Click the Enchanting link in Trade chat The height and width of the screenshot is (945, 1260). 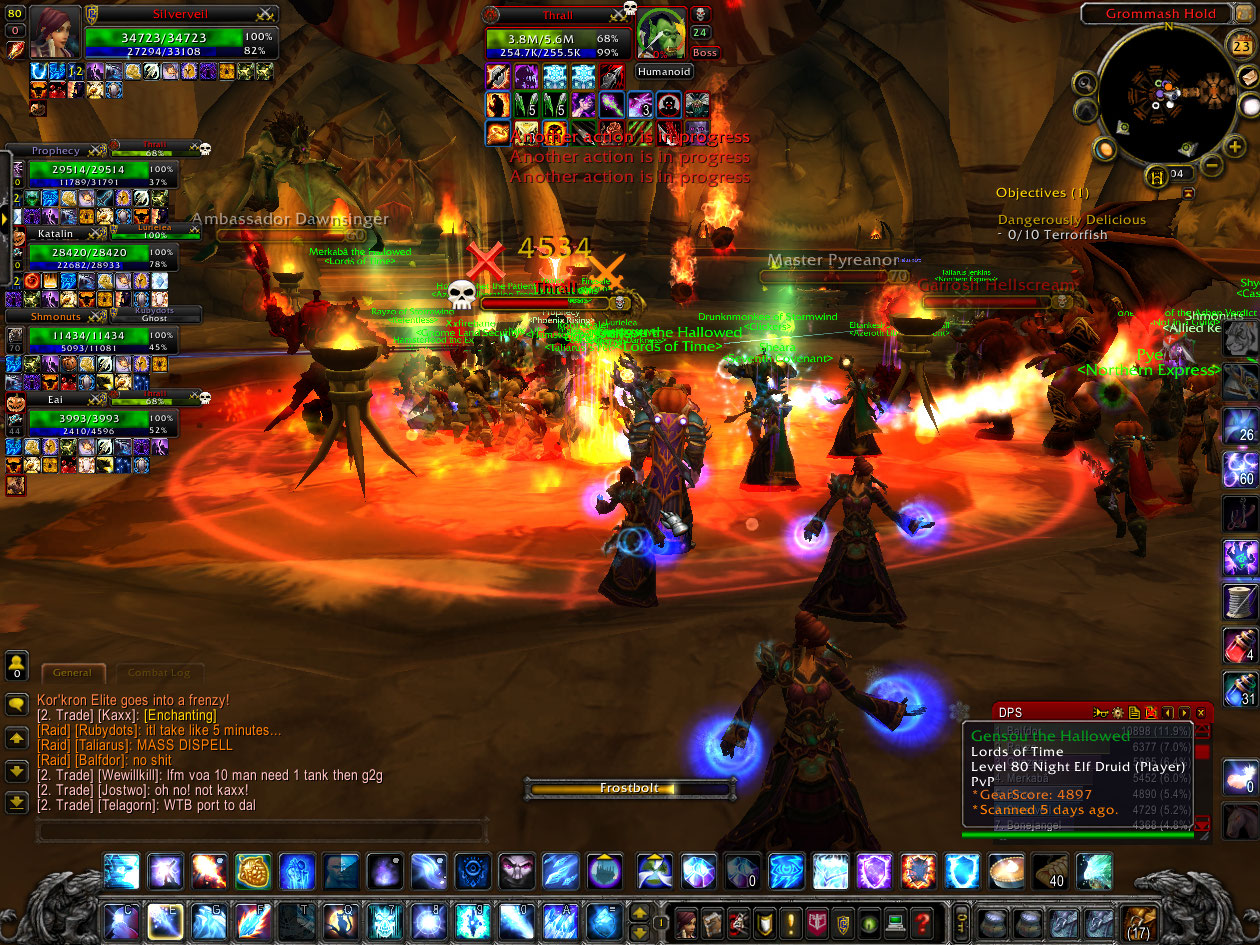180,716
